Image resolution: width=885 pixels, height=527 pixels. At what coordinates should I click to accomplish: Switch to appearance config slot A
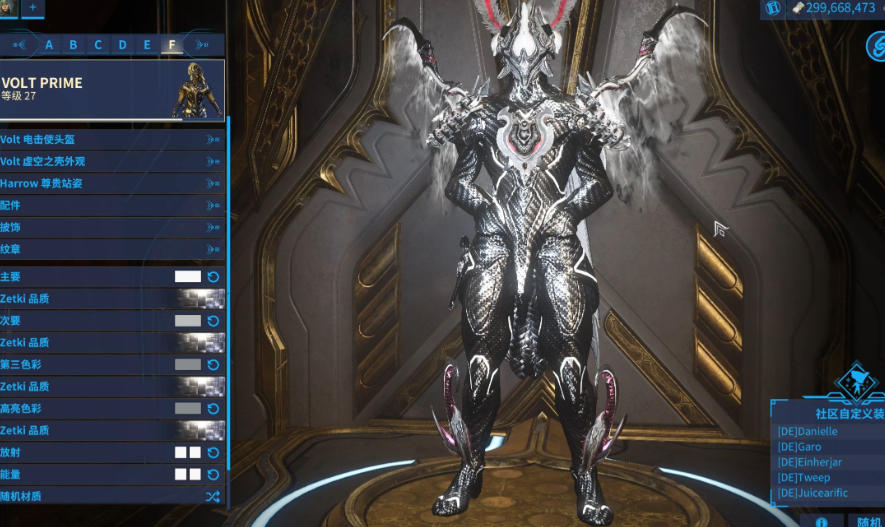[49, 45]
